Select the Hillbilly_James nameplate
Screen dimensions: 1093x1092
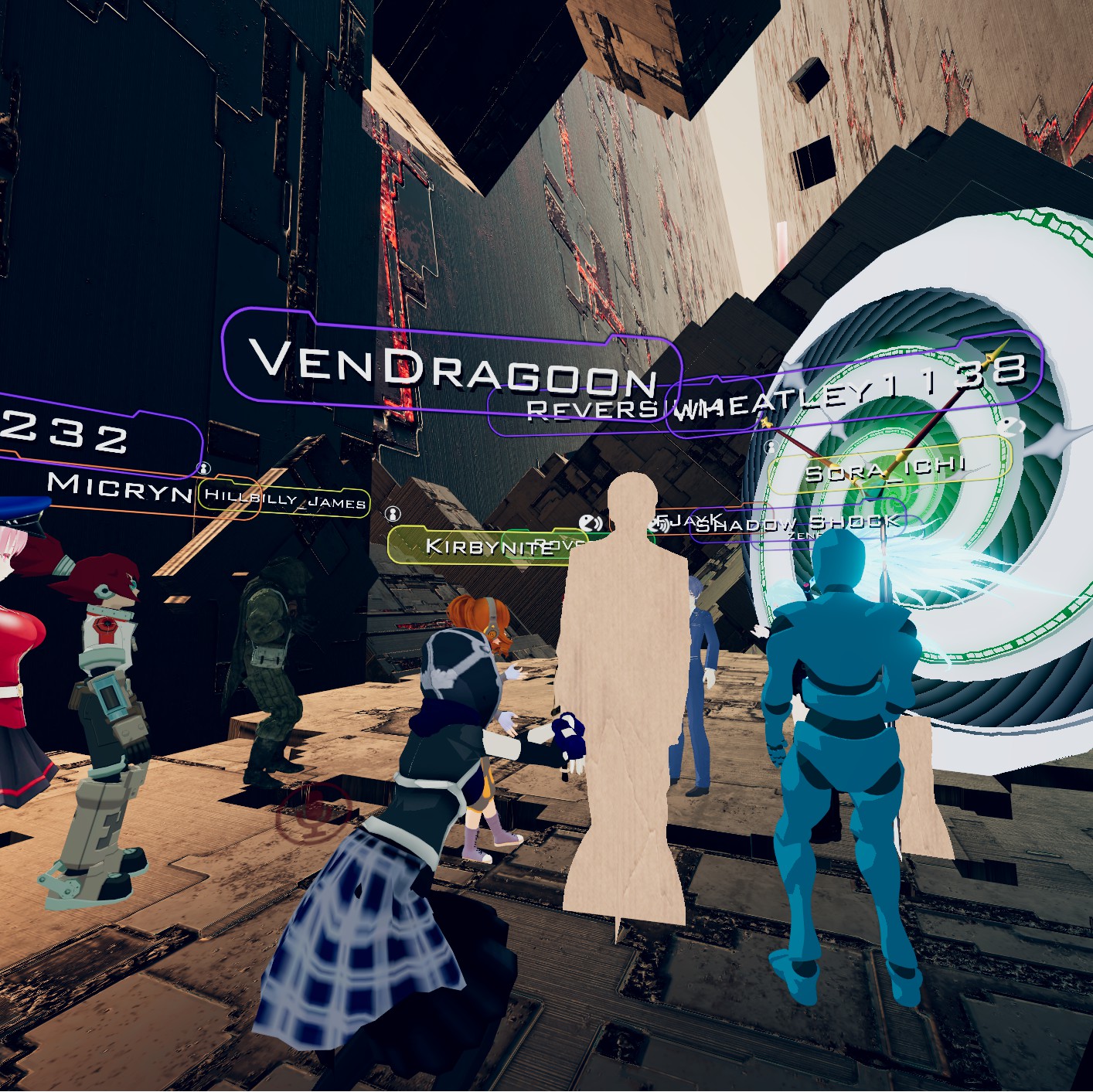coord(284,500)
